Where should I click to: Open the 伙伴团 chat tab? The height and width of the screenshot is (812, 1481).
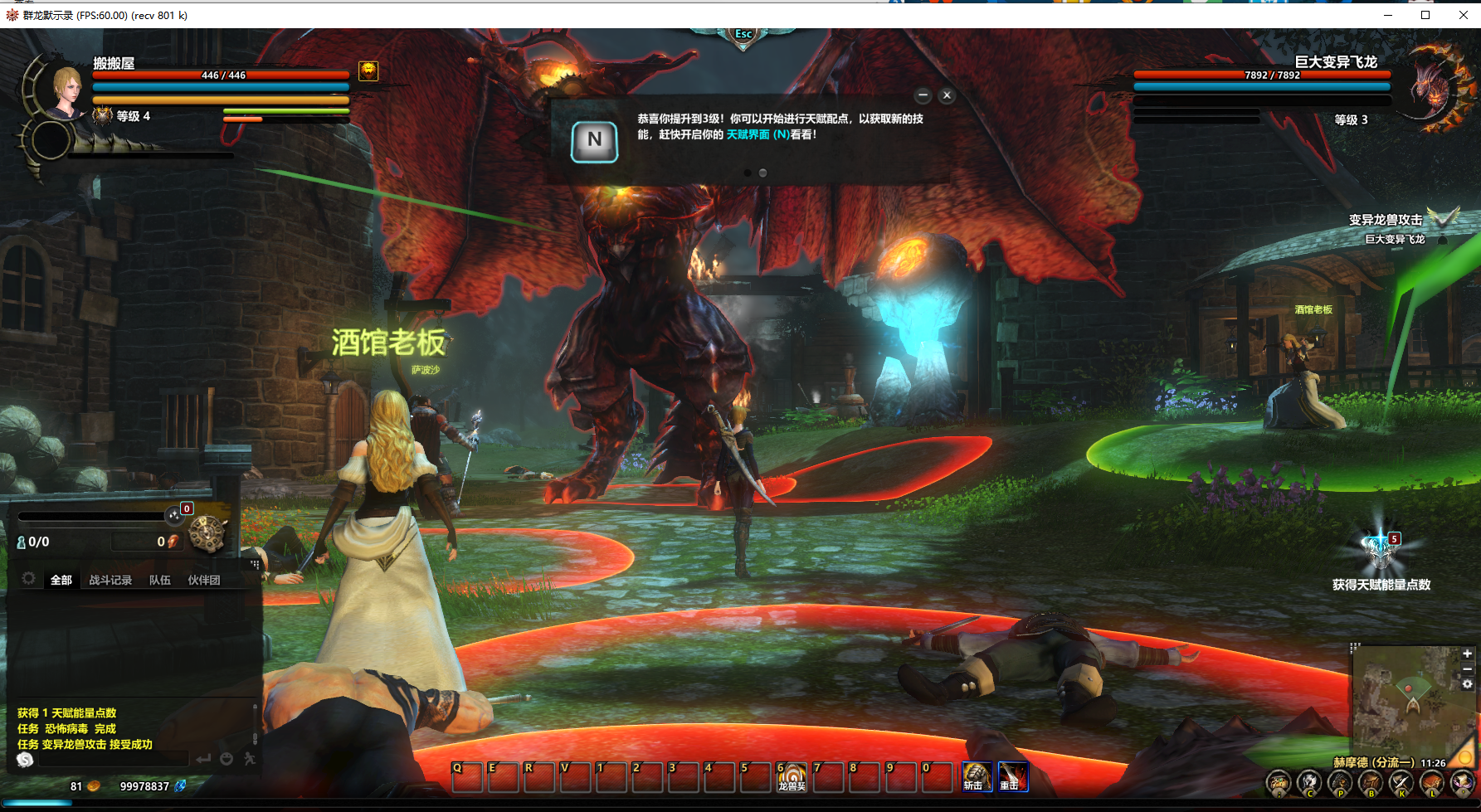point(204,580)
